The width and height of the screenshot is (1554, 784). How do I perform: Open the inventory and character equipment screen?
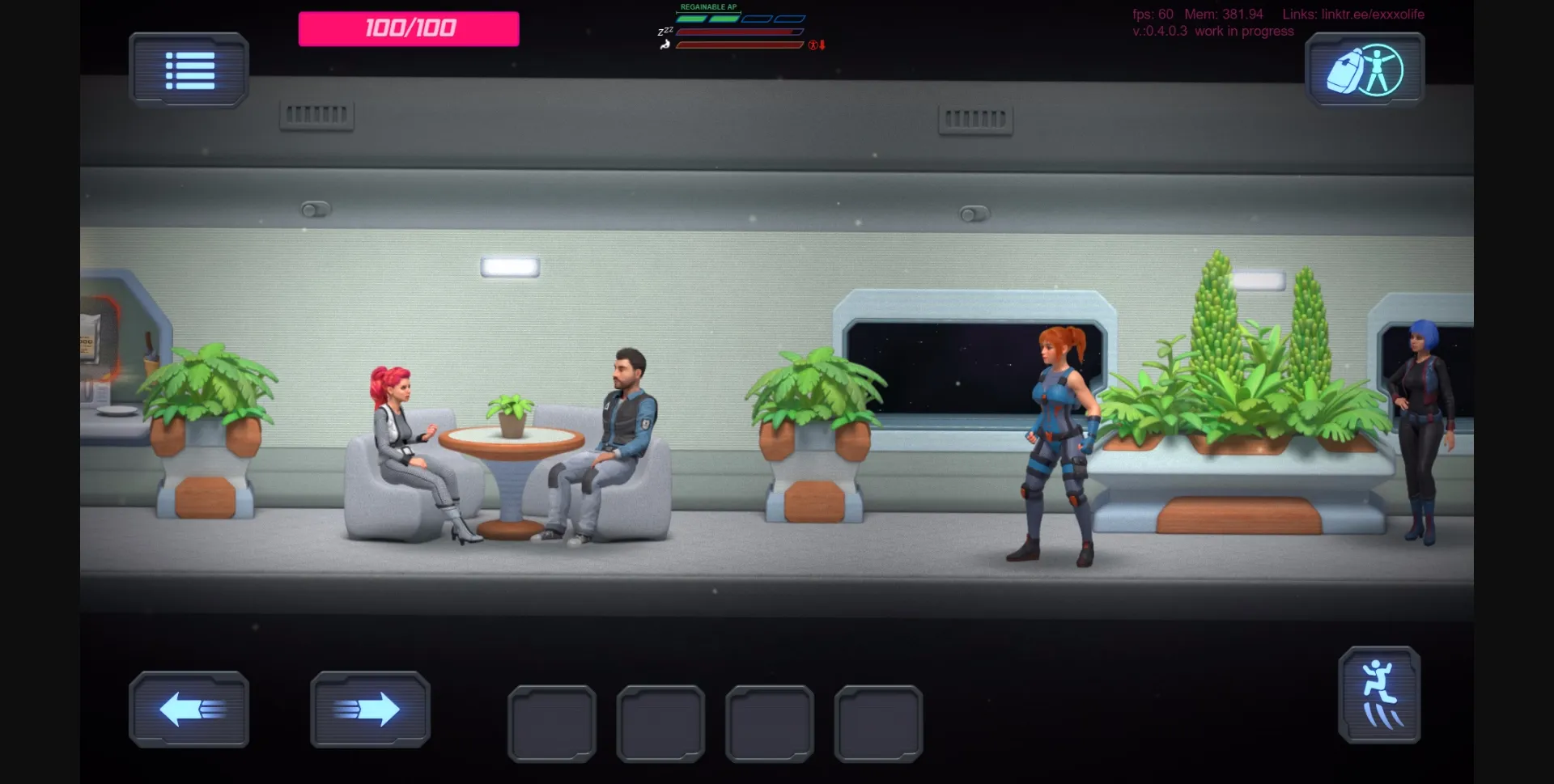click(1365, 70)
